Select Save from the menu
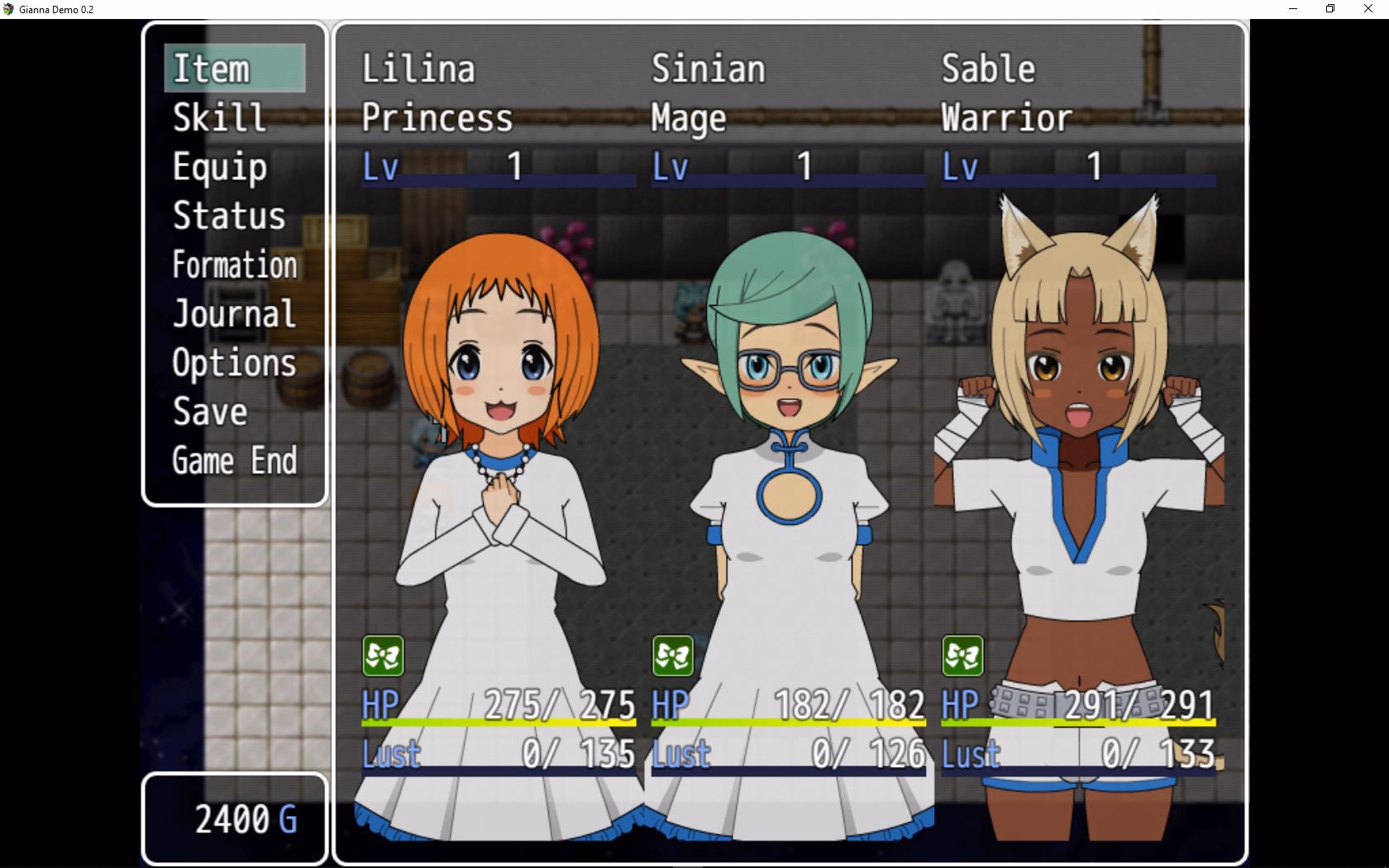This screenshot has width=1389, height=868. pos(235,412)
